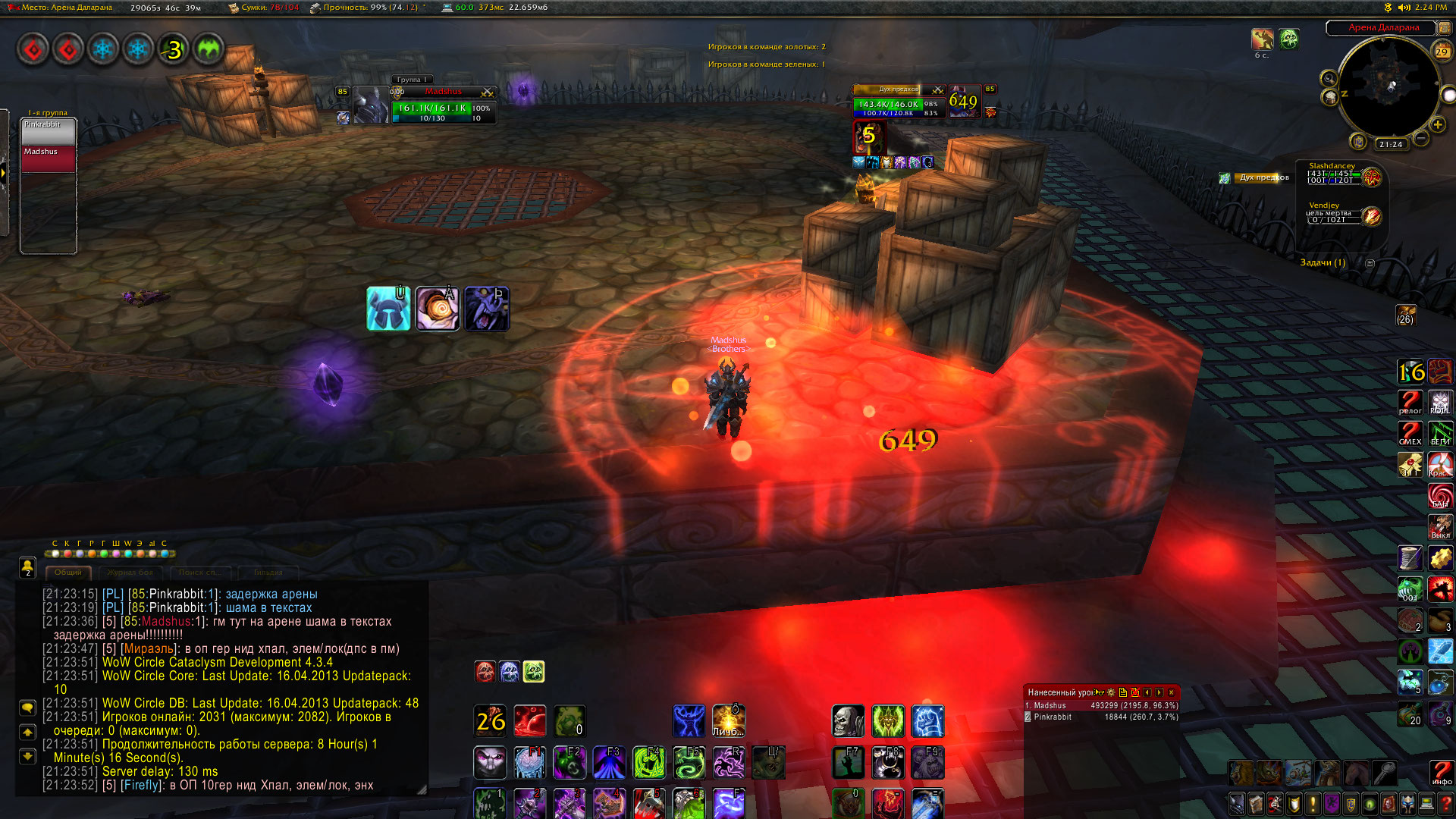Open the Журнал боя chat tab
Screen dimensions: 1456x819
[130, 573]
